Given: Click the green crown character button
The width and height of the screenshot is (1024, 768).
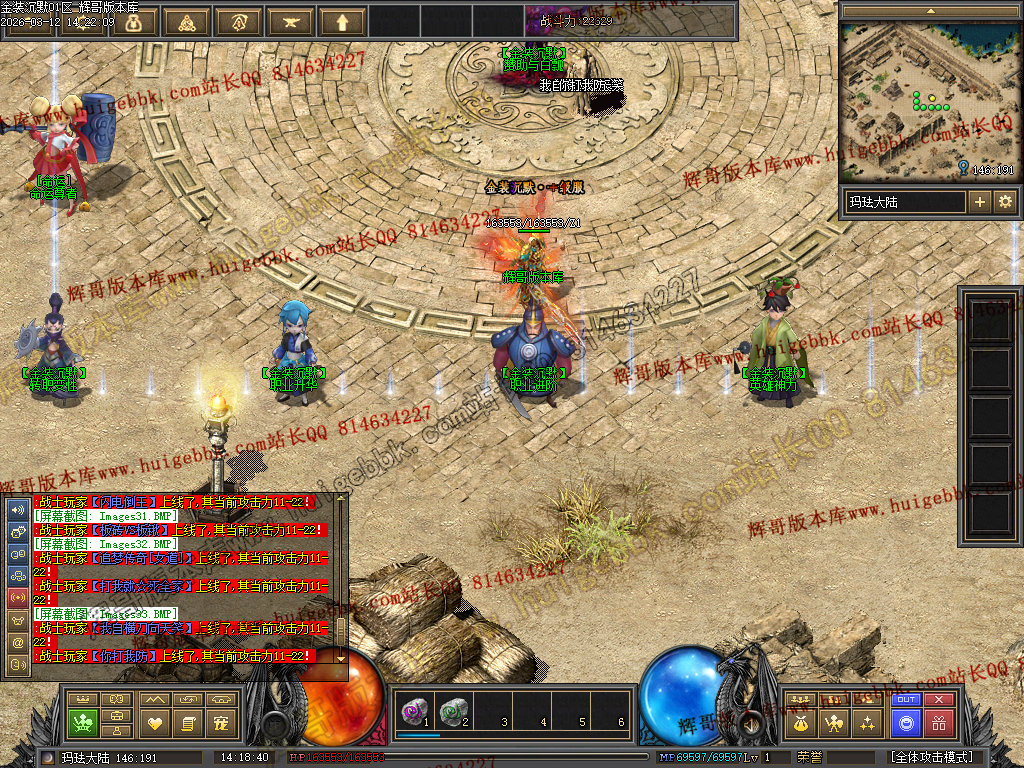Looking at the screenshot, I should tap(83, 722).
